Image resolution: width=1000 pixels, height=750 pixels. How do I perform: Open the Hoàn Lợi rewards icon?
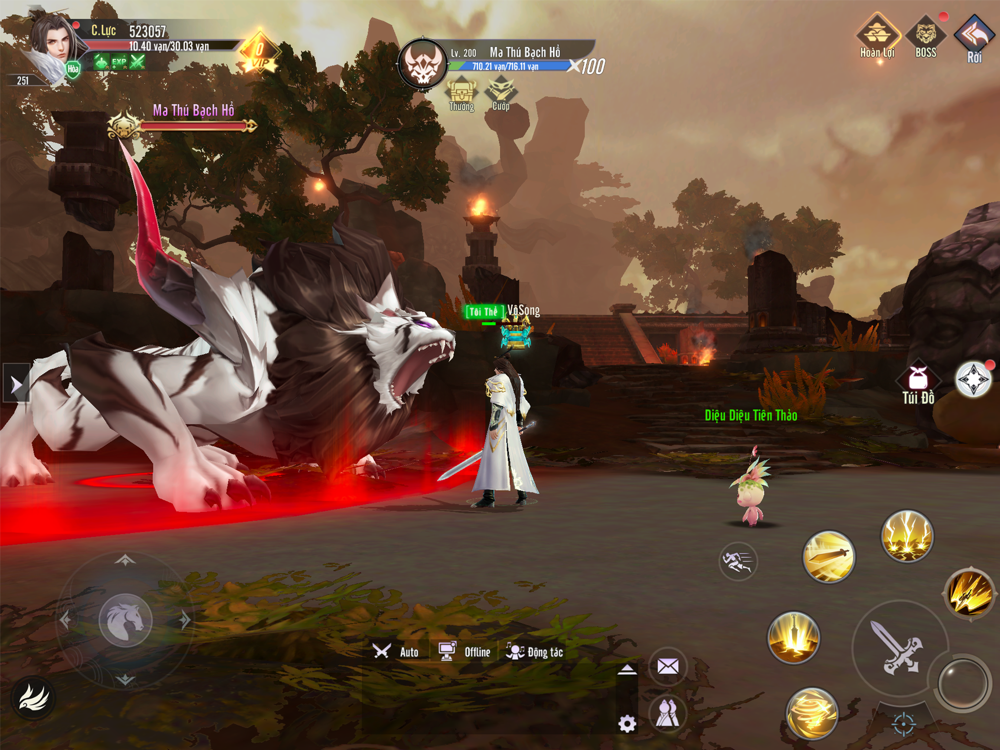pyautogui.click(x=877, y=35)
